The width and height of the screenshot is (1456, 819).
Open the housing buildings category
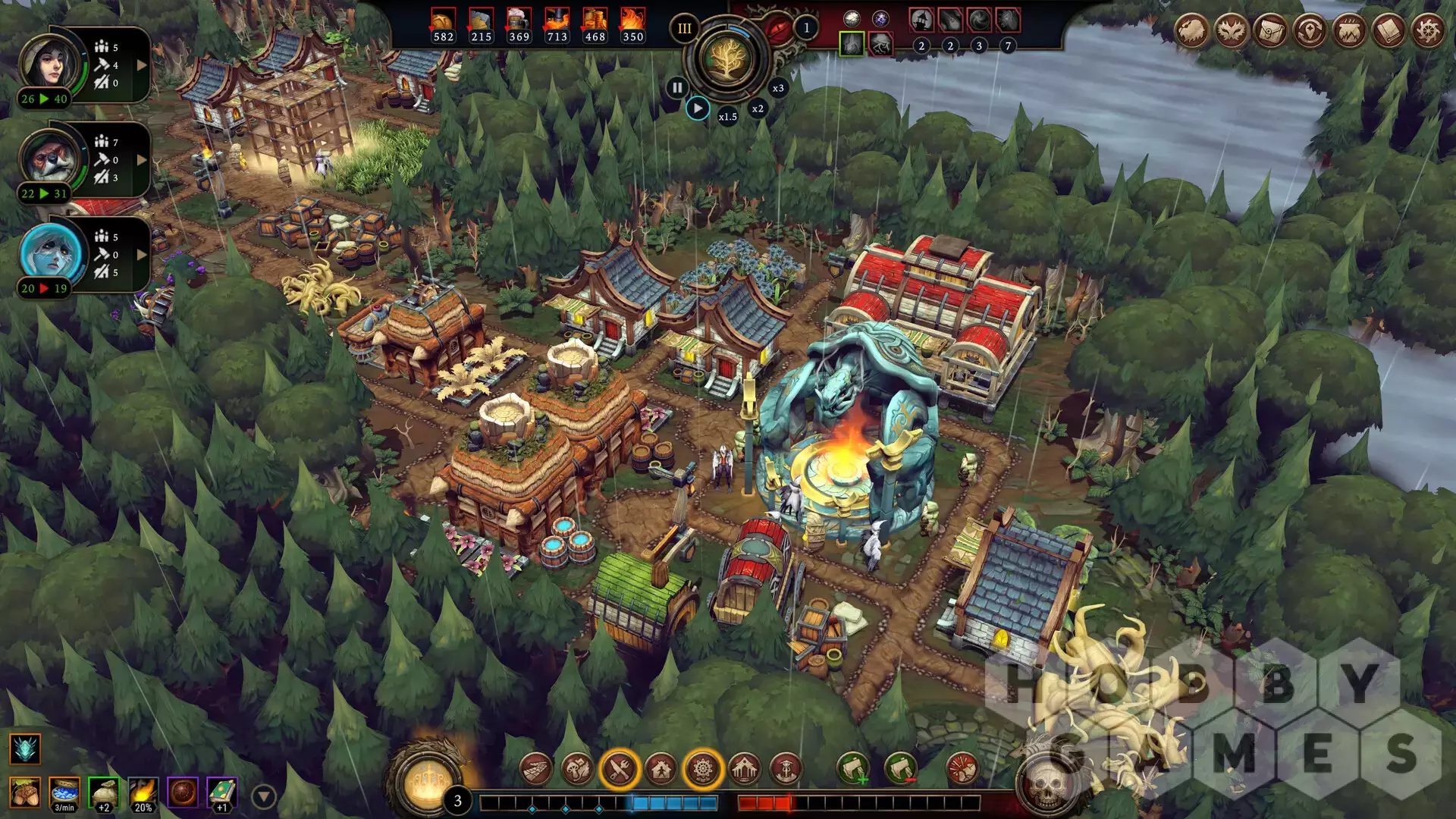coord(661,770)
